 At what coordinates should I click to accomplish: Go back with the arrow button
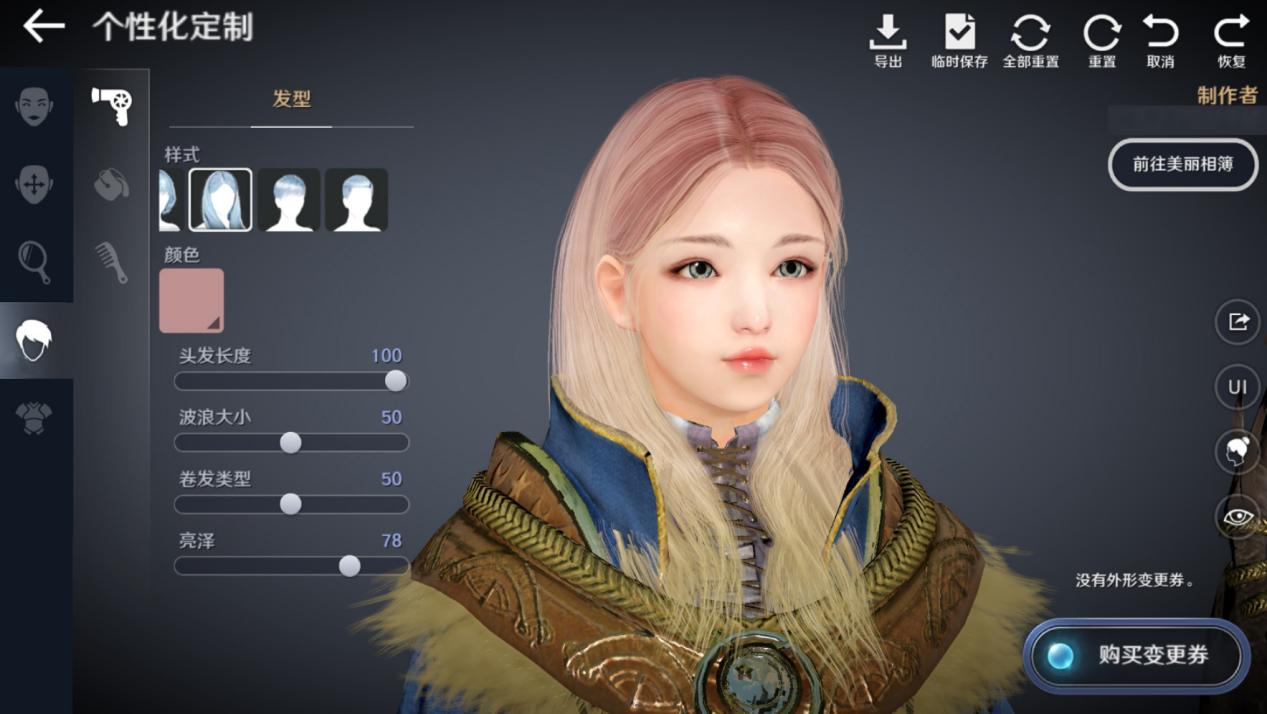tap(43, 27)
